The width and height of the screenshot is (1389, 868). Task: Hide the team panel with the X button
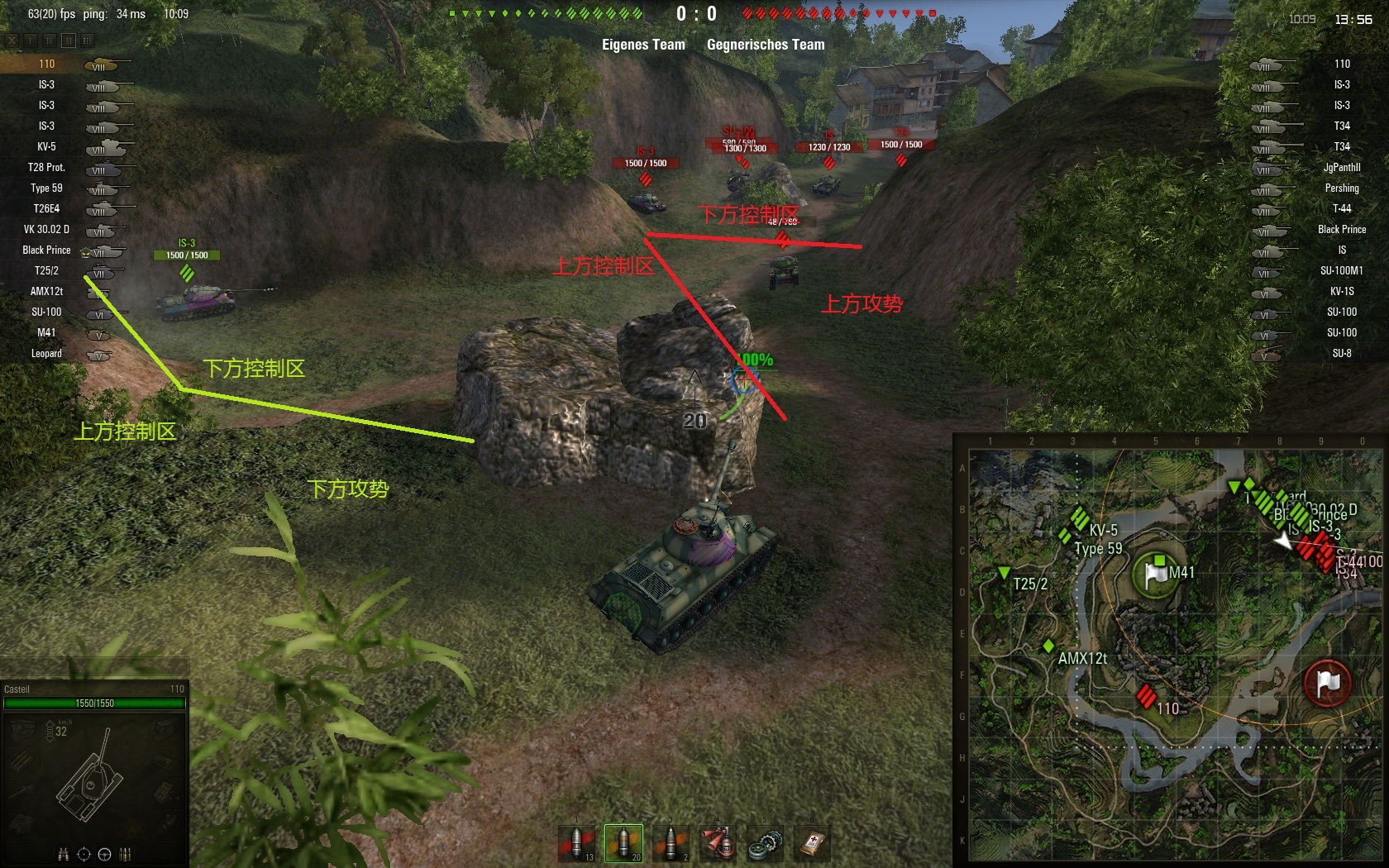(x=12, y=40)
